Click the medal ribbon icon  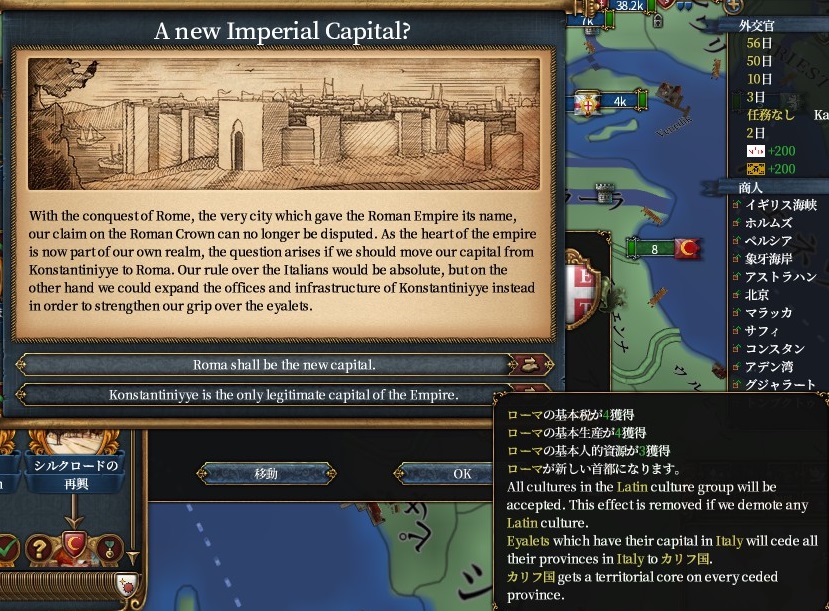click(x=108, y=547)
